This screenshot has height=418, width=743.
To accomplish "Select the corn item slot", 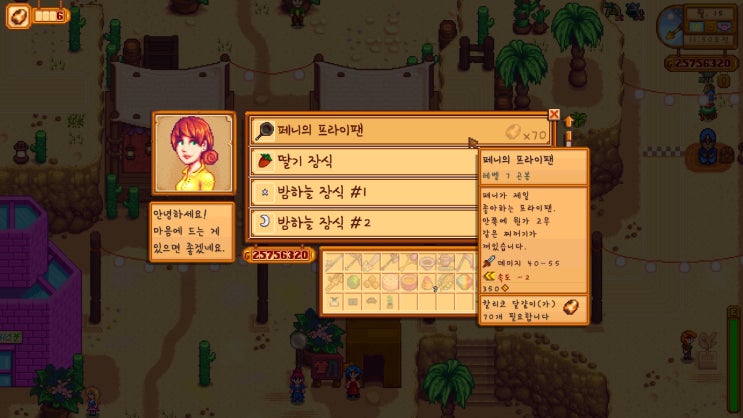I will (x=446, y=282).
